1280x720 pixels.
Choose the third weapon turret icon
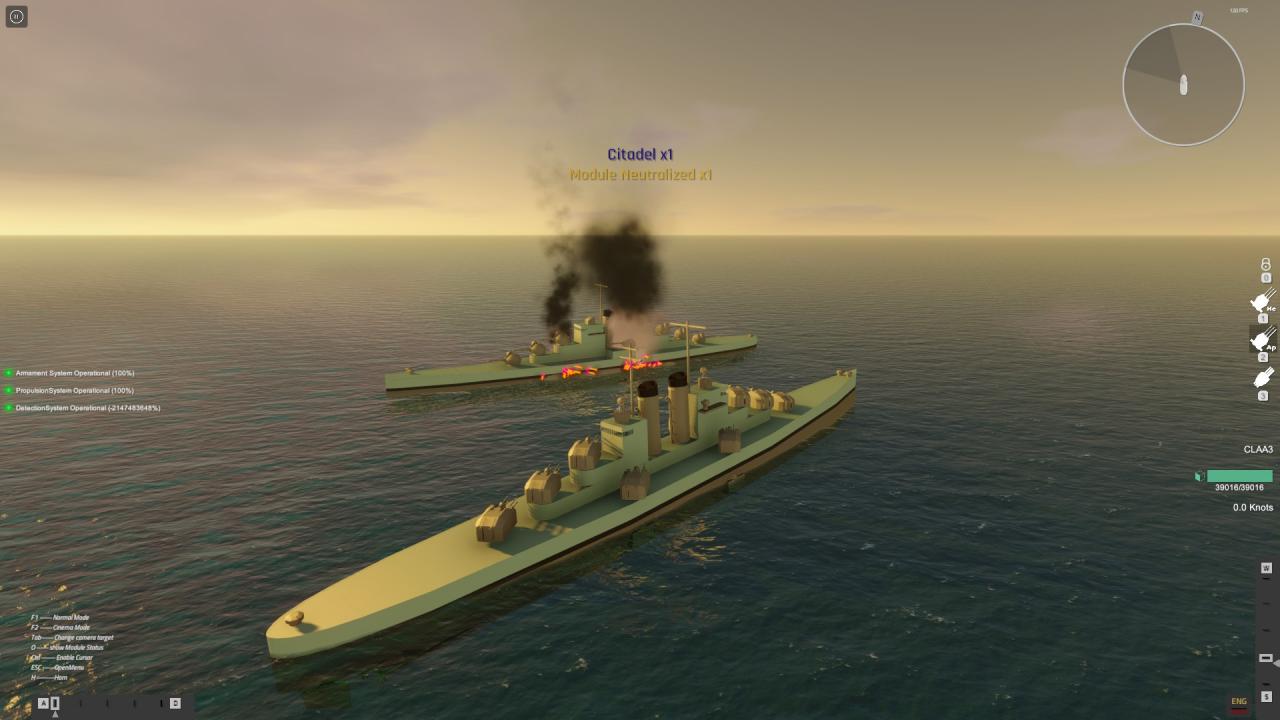[1262, 378]
